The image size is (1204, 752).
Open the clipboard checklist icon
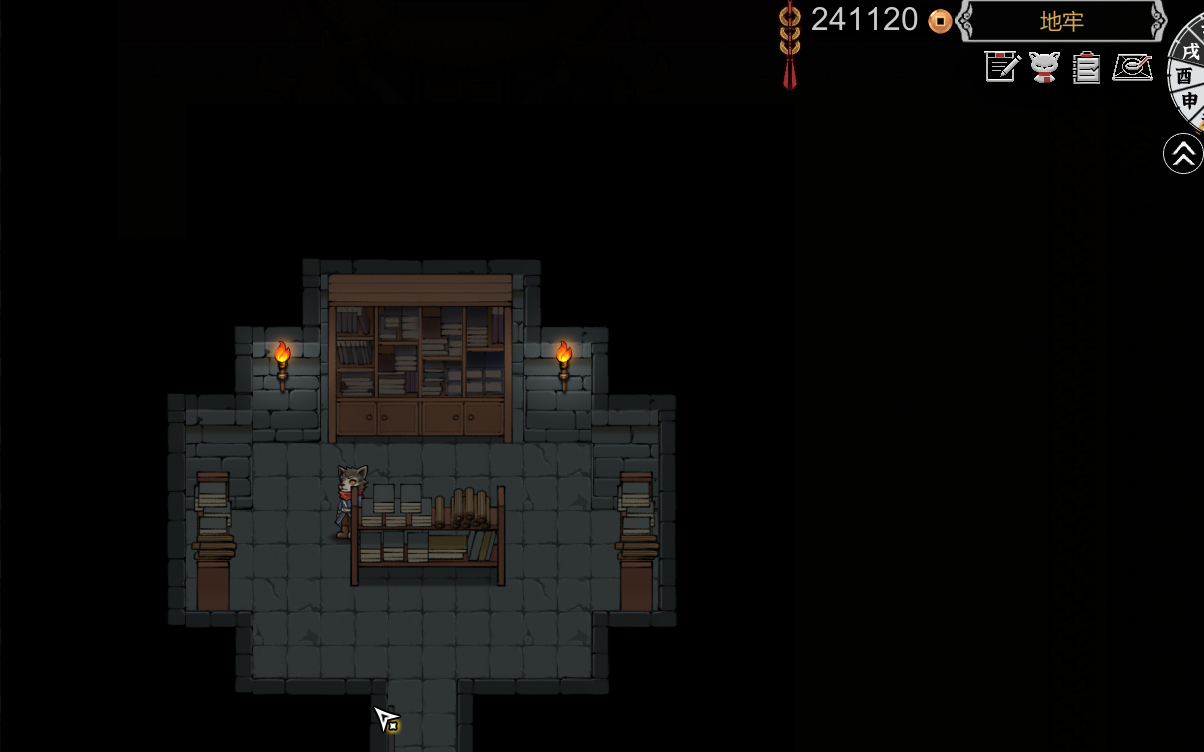click(1087, 67)
